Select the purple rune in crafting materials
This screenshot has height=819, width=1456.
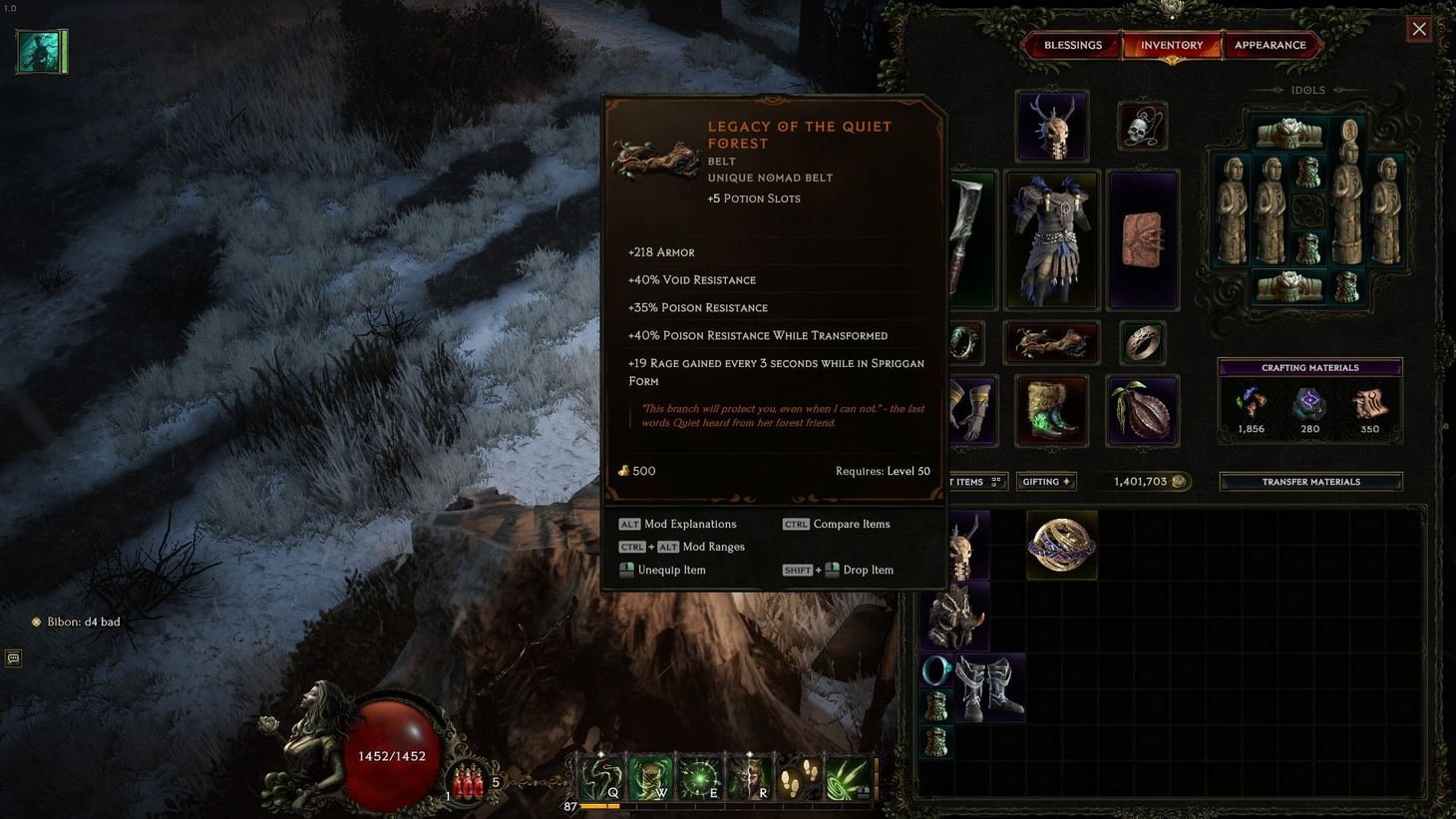tap(1308, 405)
